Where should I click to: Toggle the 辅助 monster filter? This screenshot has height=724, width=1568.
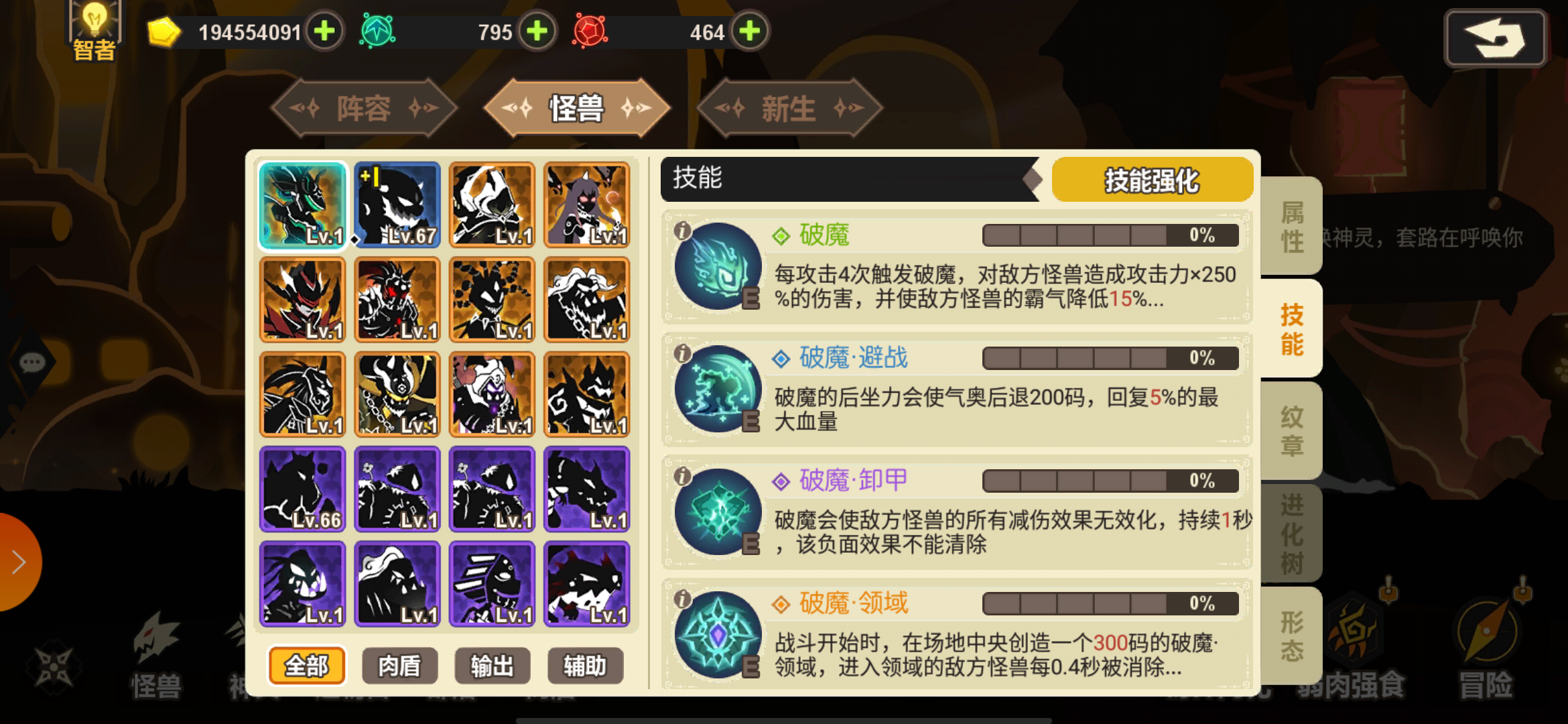[x=585, y=666]
